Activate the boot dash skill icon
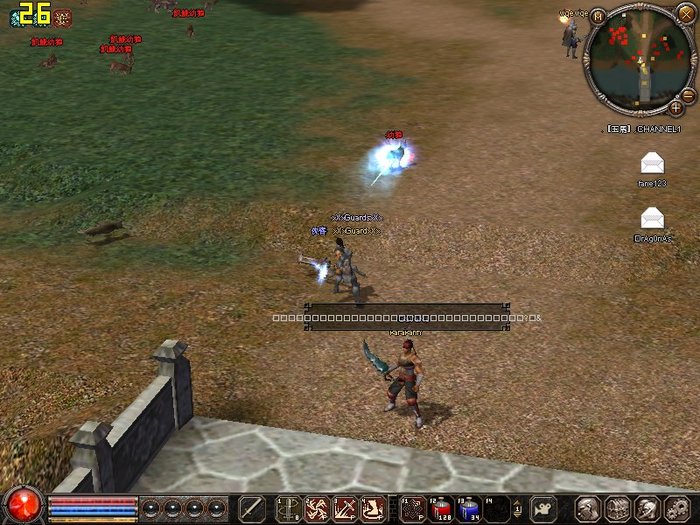The width and height of the screenshot is (700, 525). [373, 508]
